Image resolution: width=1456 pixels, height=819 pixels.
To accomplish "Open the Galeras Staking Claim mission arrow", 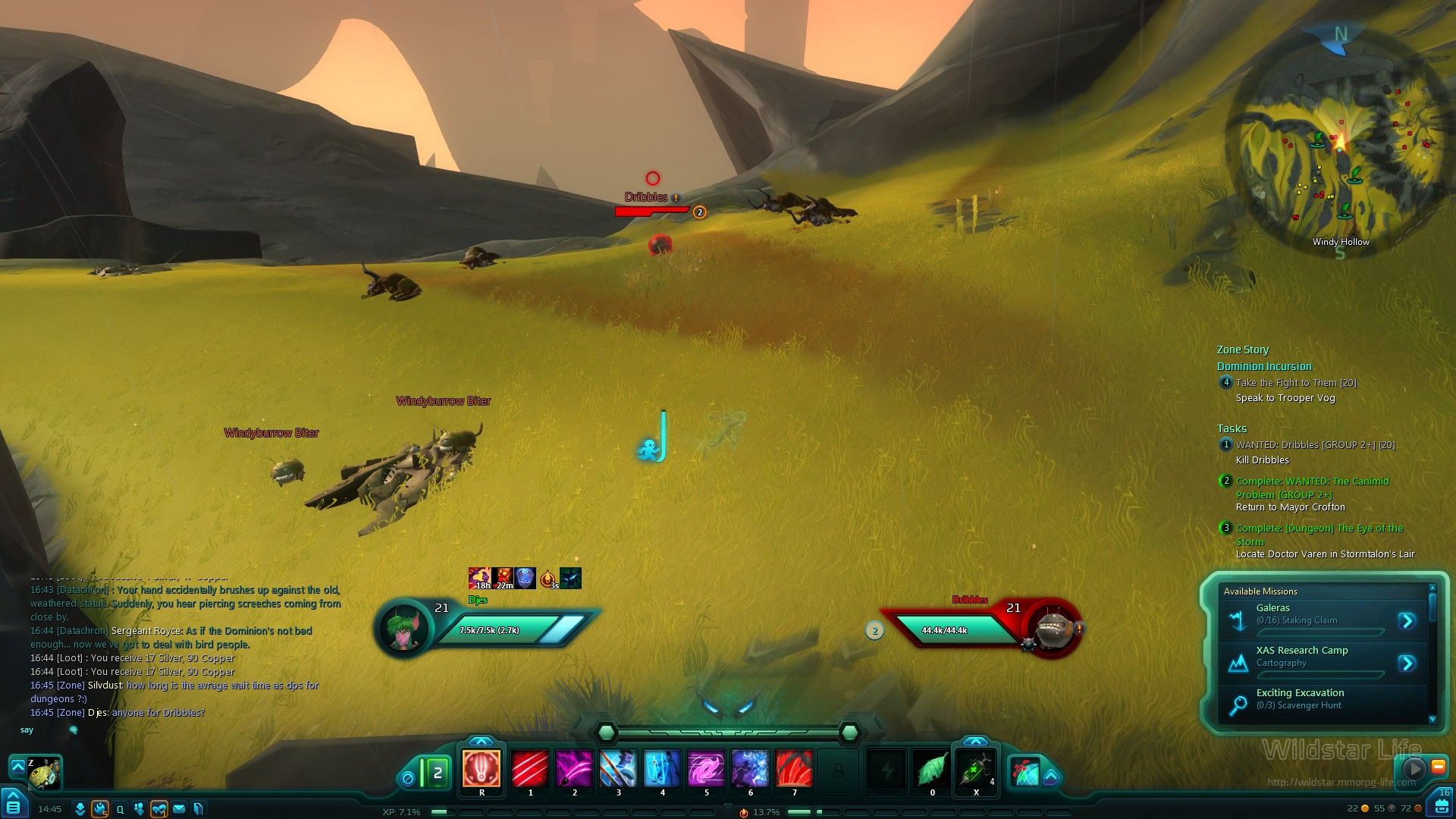I will click(1407, 621).
